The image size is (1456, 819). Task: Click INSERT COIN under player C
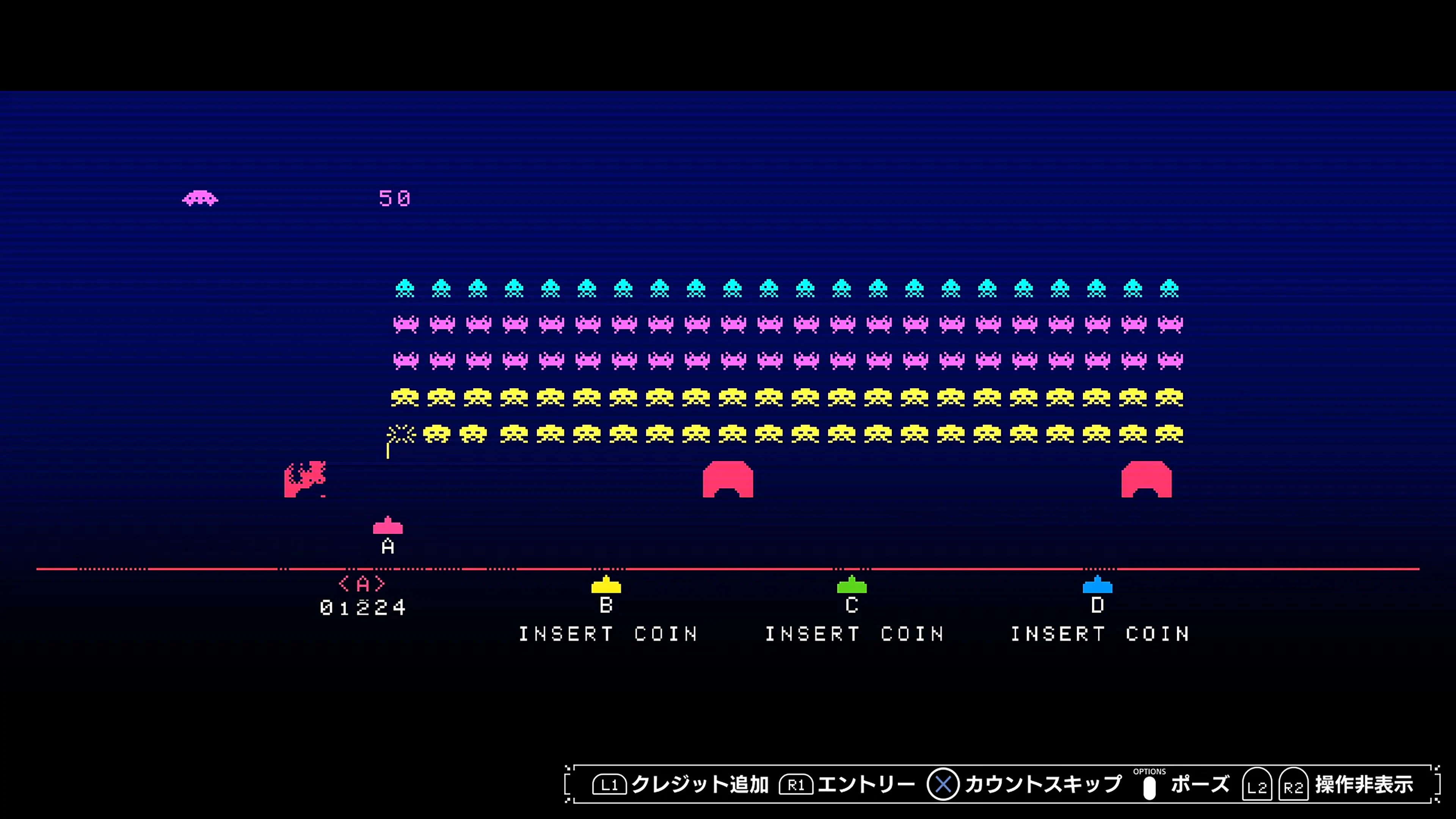854,634
